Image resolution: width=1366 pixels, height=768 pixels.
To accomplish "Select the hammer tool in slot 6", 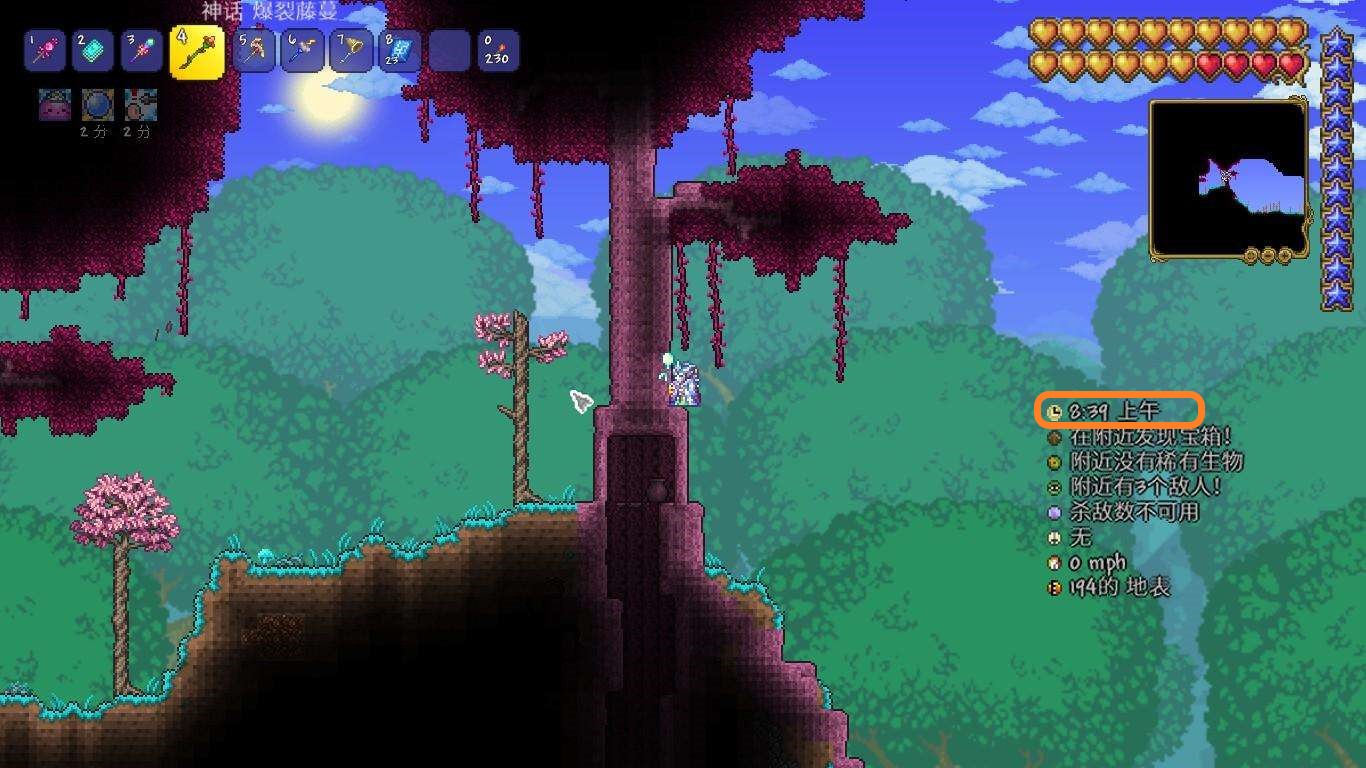I will point(303,51).
